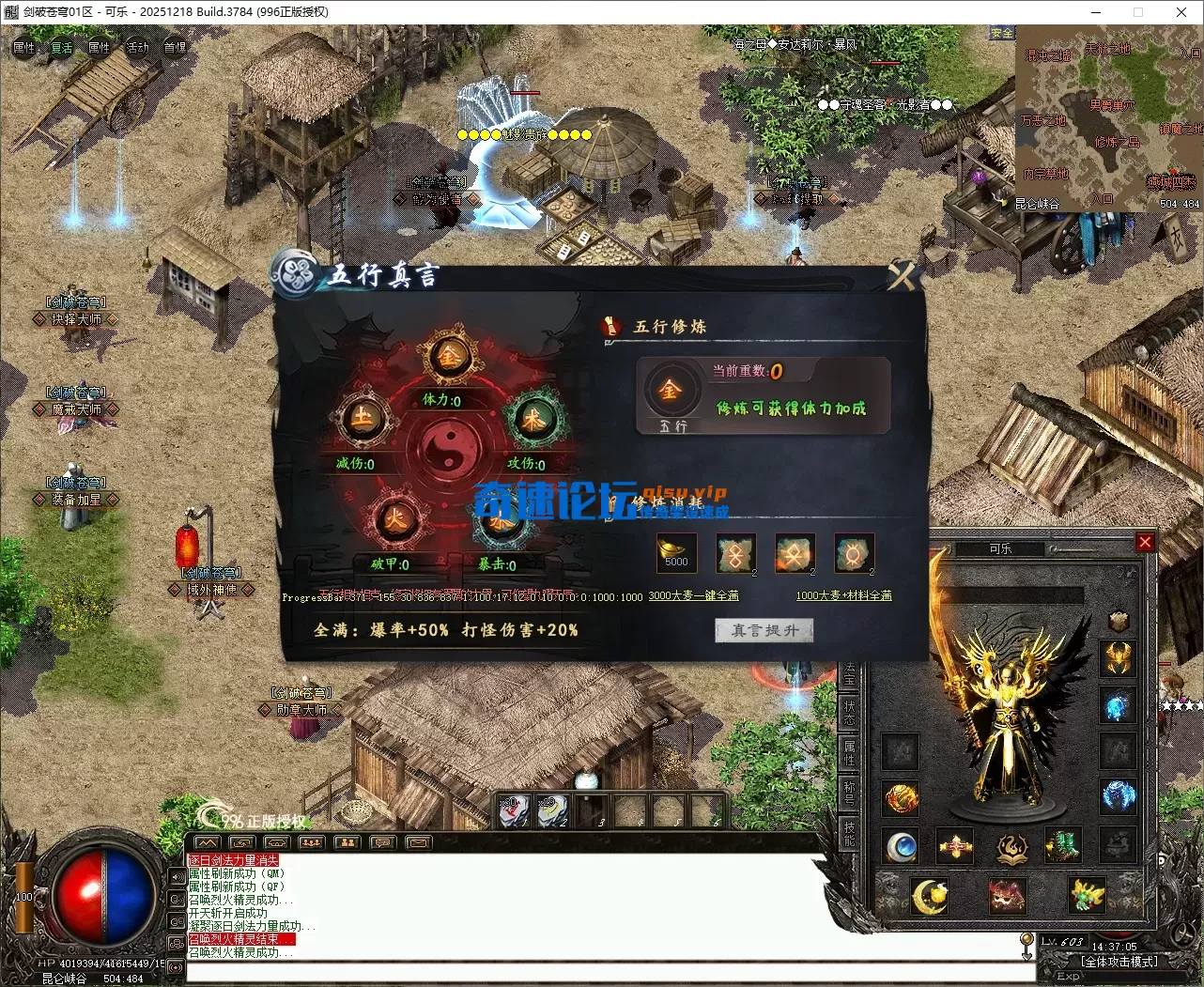The image size is (1204, 987).
Task: Toggle the 复活 button at top left
Action: pyautogui.click(x=61, y=48)
